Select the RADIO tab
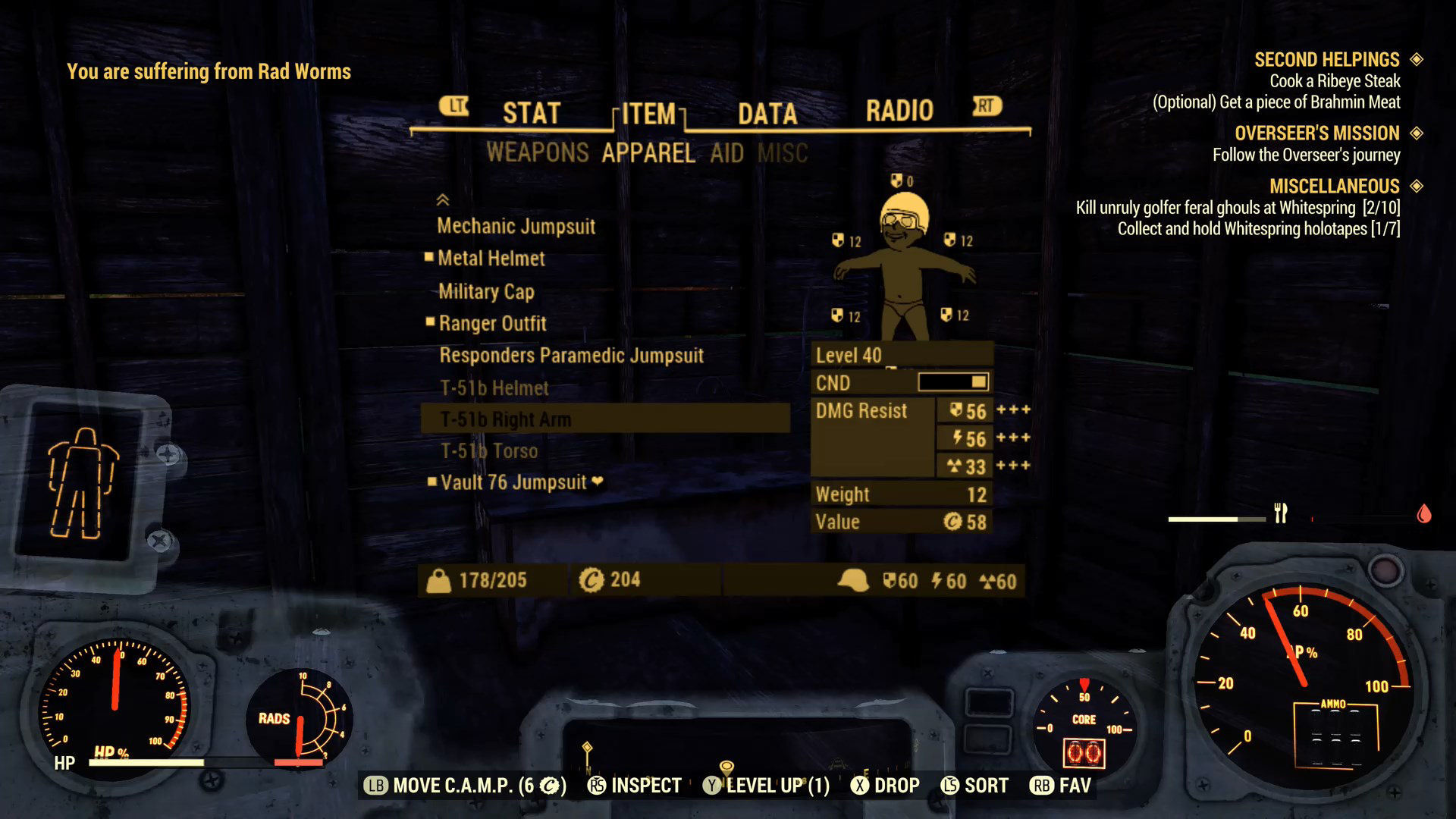Screen dimensions: 1456x819 point(899,111)
